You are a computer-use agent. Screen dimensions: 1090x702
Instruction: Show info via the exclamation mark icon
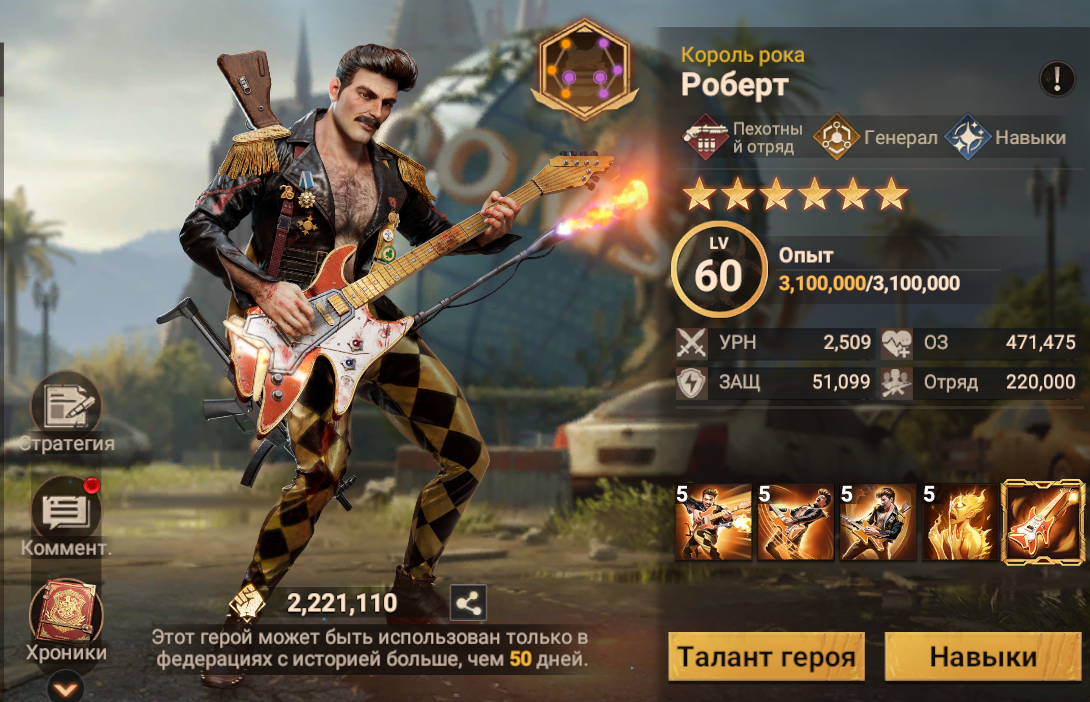[1057, 79]
